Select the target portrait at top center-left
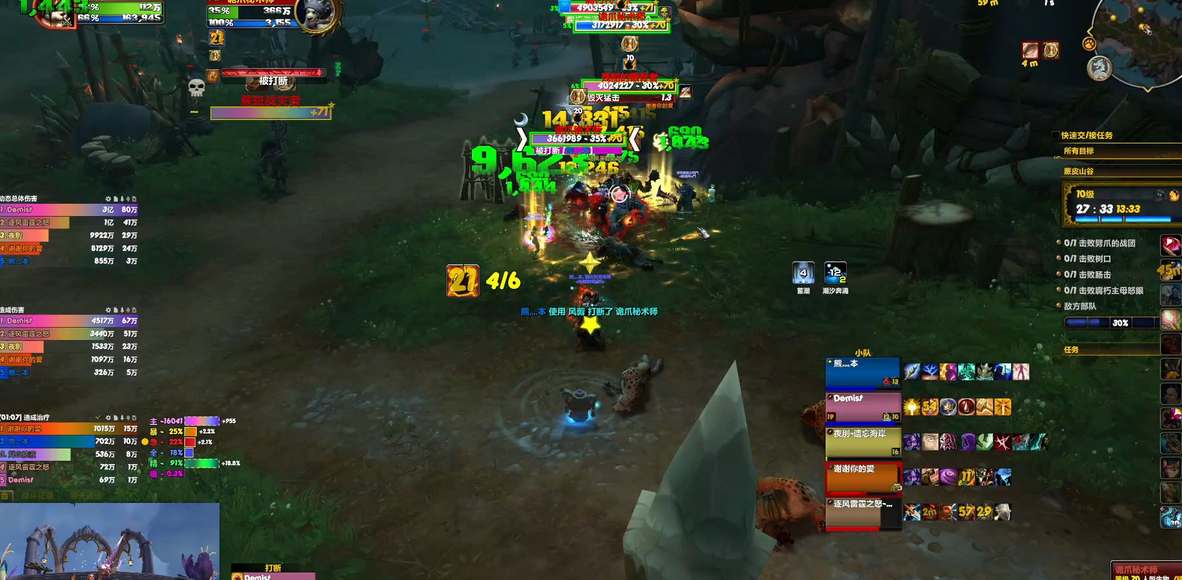This screenshot has width=1182, height=580. point(318,14)
